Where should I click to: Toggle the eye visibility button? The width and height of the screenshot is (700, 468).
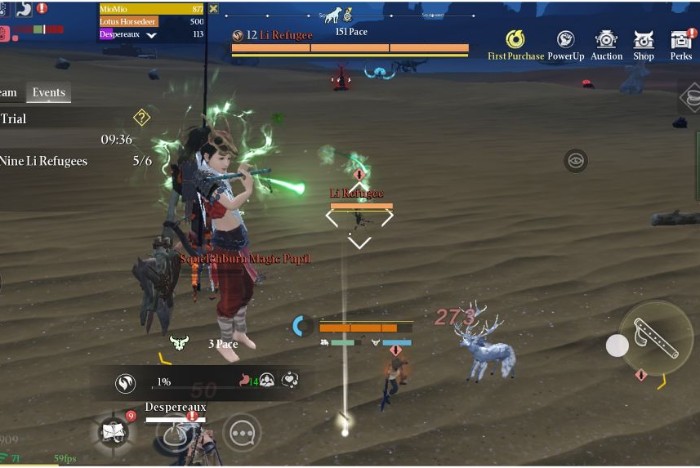coord(574,160)
